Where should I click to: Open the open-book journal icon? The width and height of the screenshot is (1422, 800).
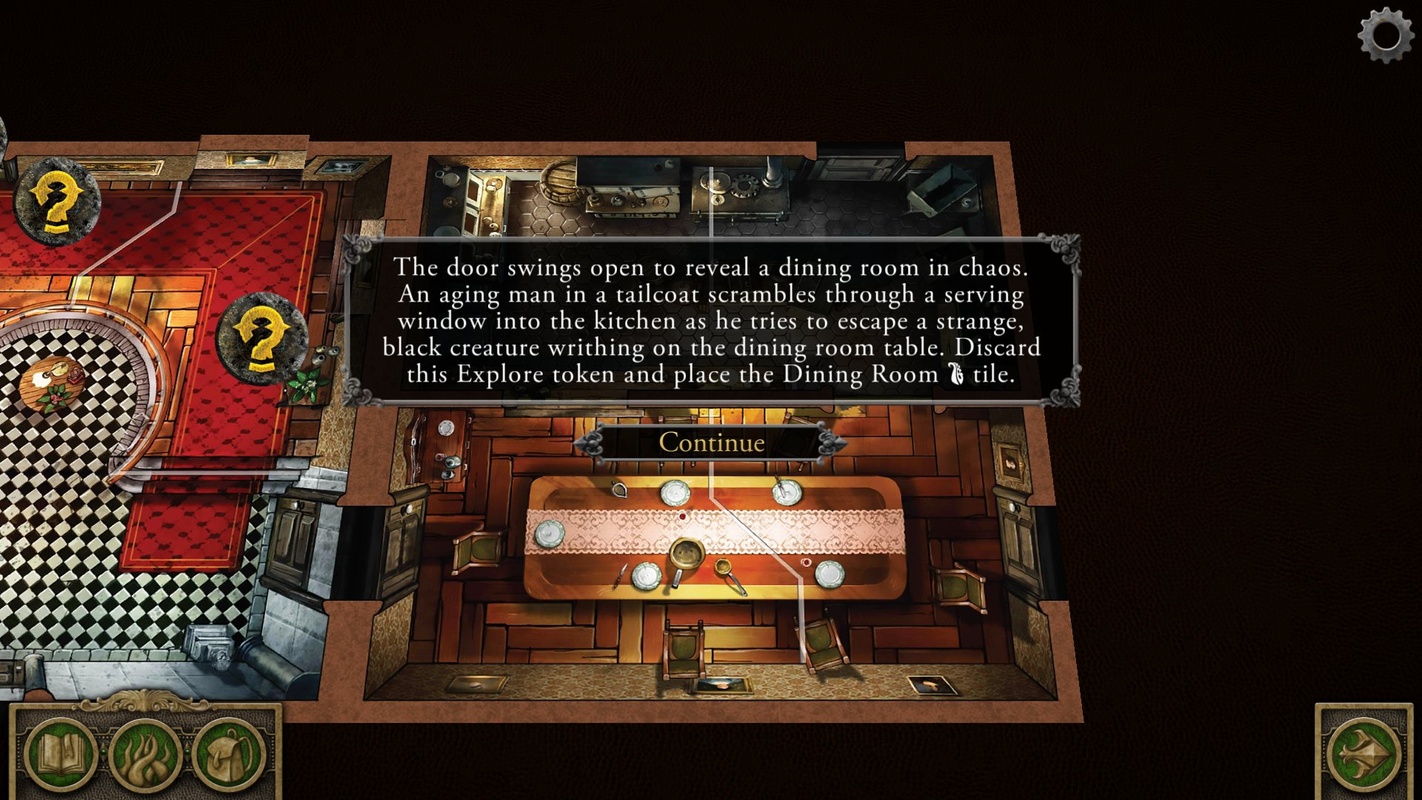coord(61,753)
